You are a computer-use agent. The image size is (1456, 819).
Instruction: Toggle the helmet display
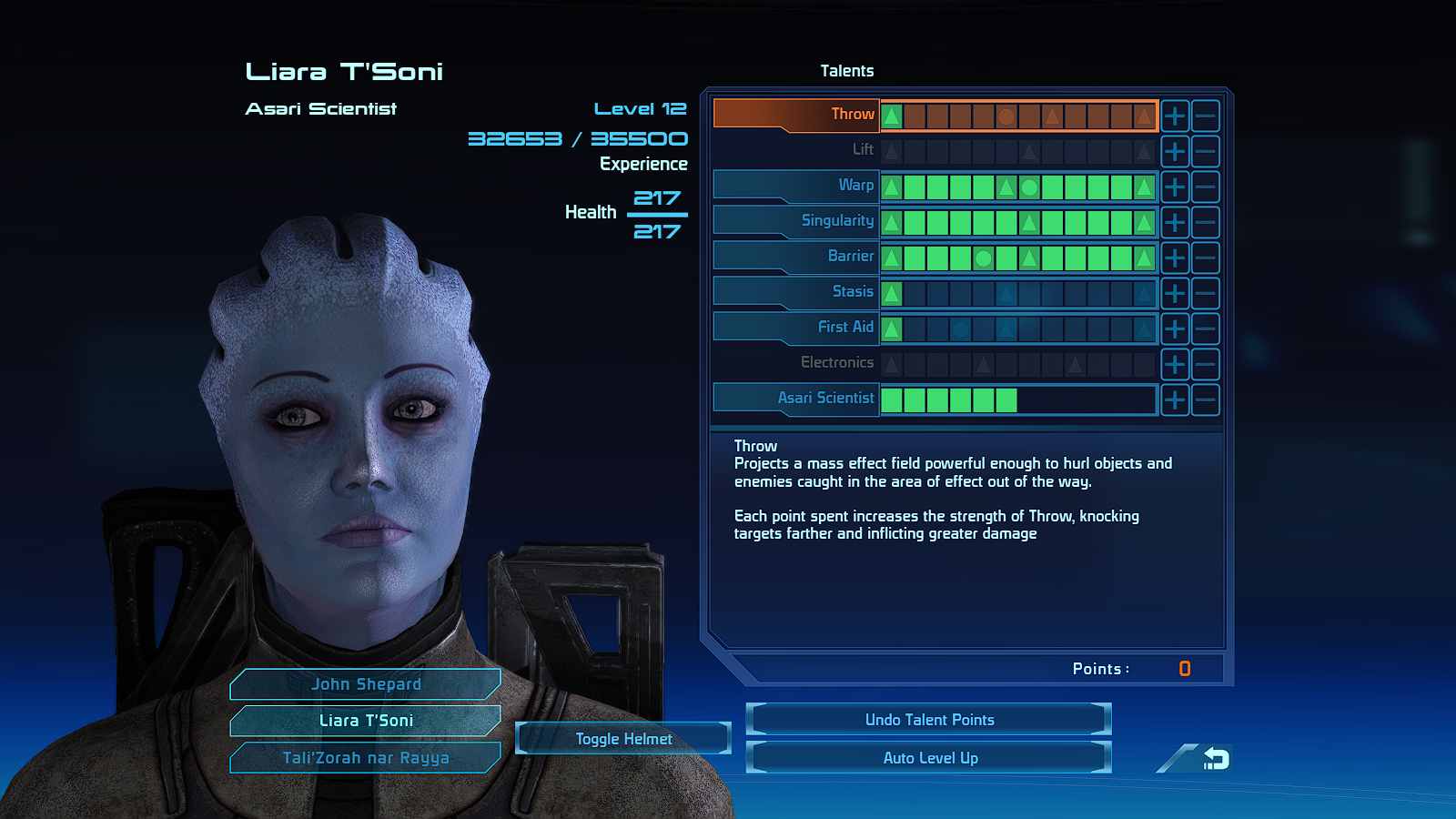click(623, 739)
